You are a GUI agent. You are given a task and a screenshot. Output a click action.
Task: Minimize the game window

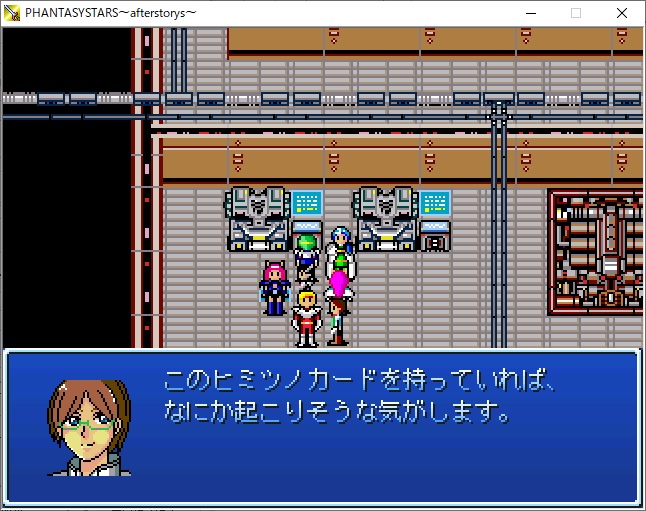pos(530,13)
